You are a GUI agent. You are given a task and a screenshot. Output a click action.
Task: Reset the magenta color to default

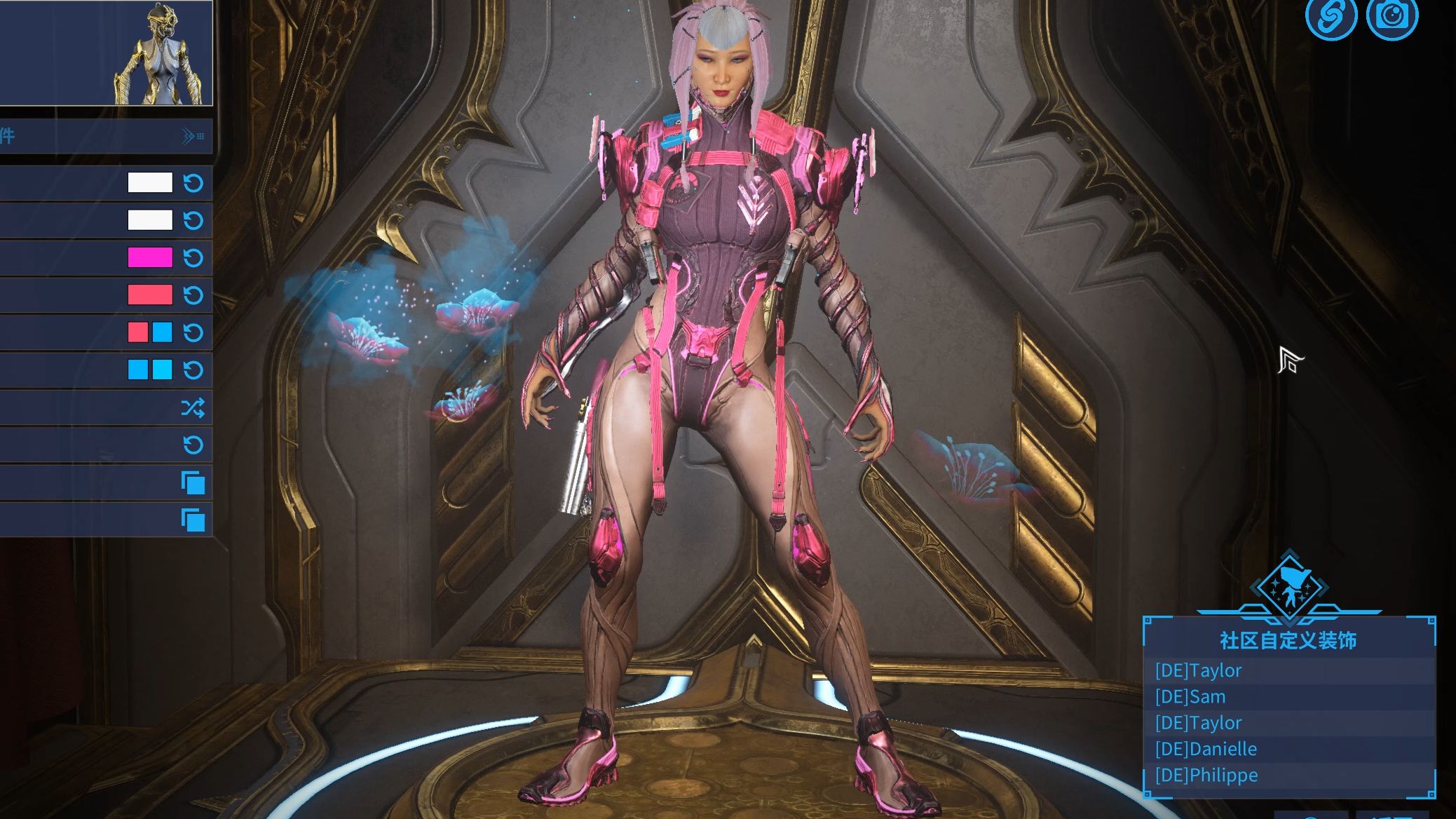[x=193, y=258]
